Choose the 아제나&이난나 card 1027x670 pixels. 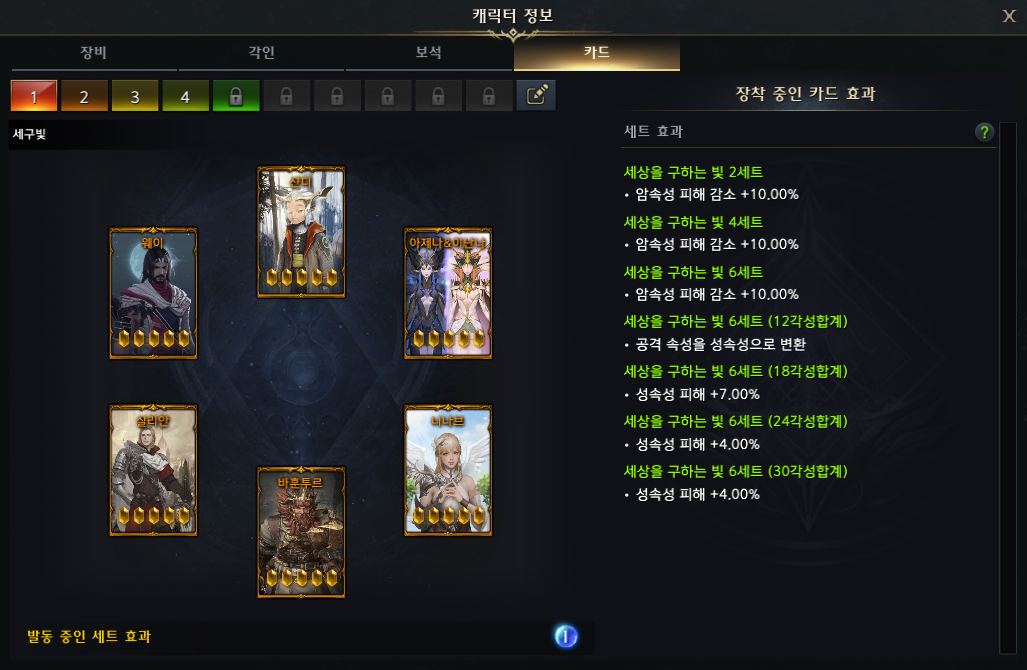[x=448, y=293]
